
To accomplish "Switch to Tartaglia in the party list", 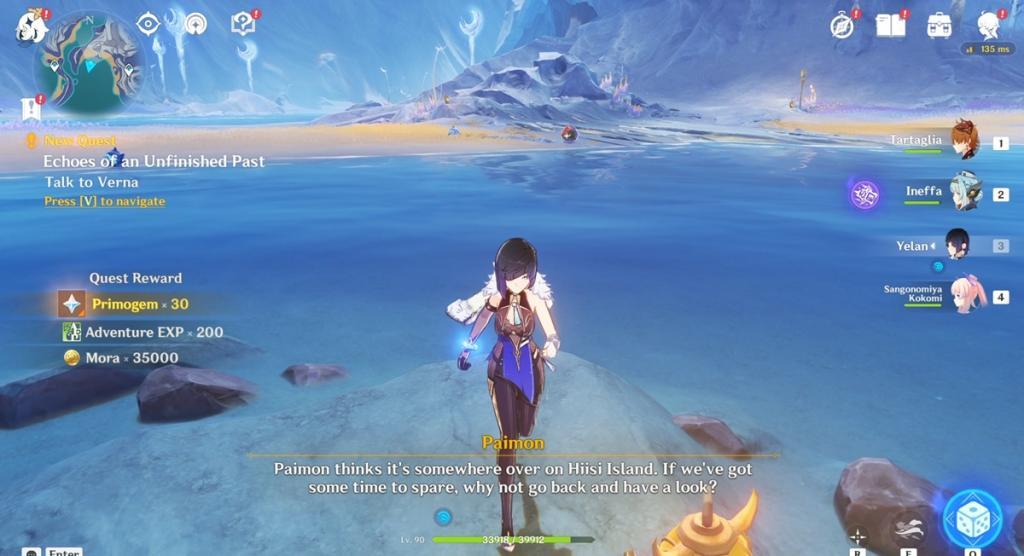I will tap(964, 141).
